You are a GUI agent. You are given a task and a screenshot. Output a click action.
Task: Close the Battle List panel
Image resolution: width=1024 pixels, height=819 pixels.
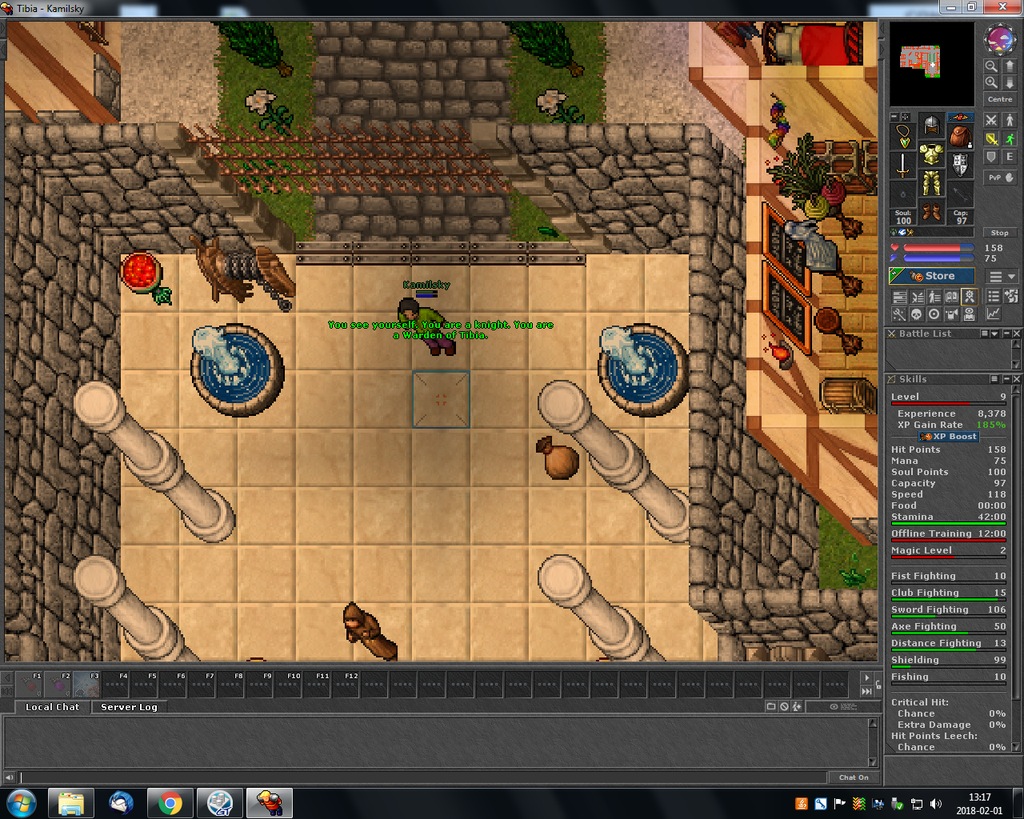(1014, 334)
